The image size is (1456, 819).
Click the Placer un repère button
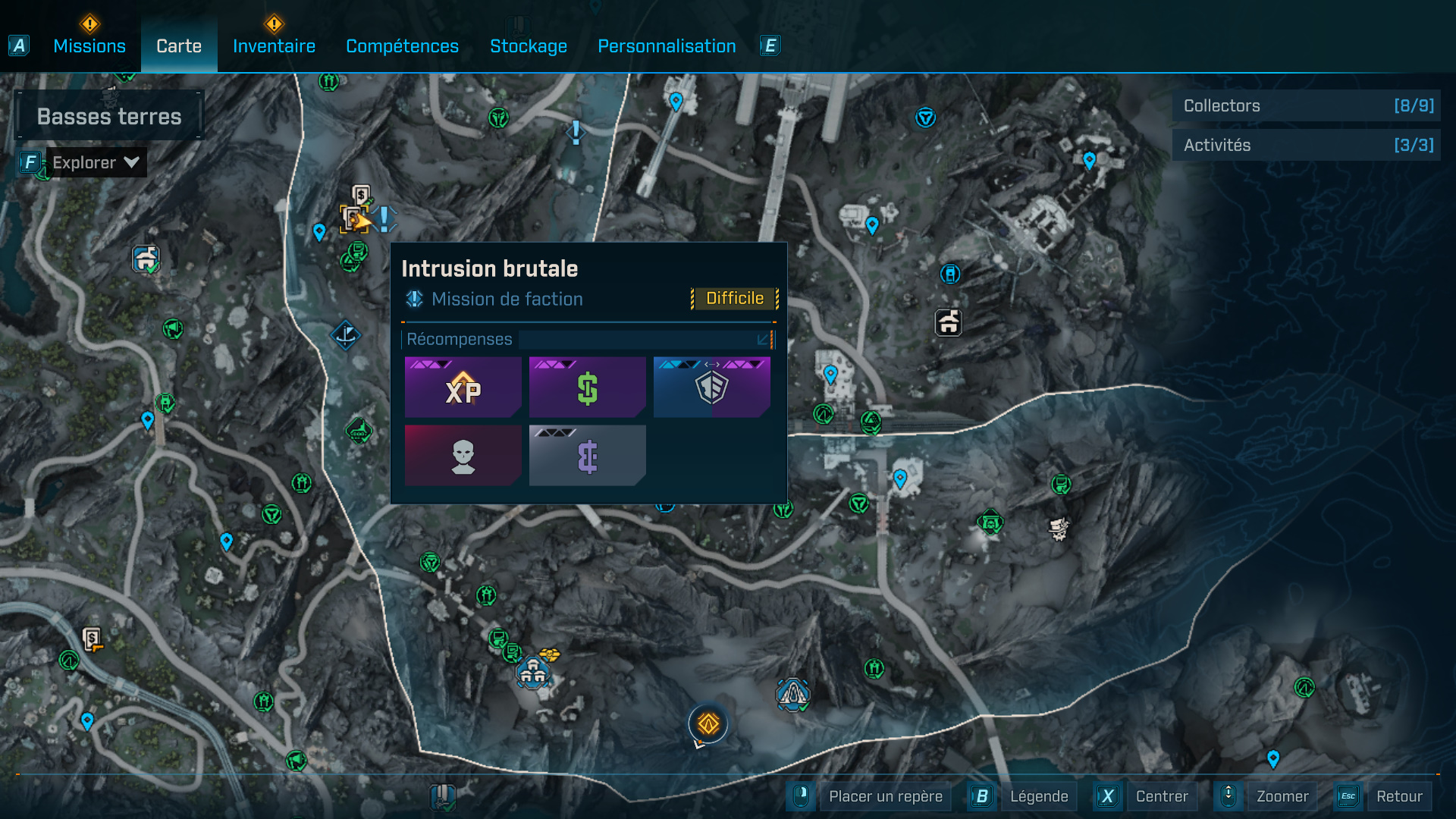[x=885, y=796]
